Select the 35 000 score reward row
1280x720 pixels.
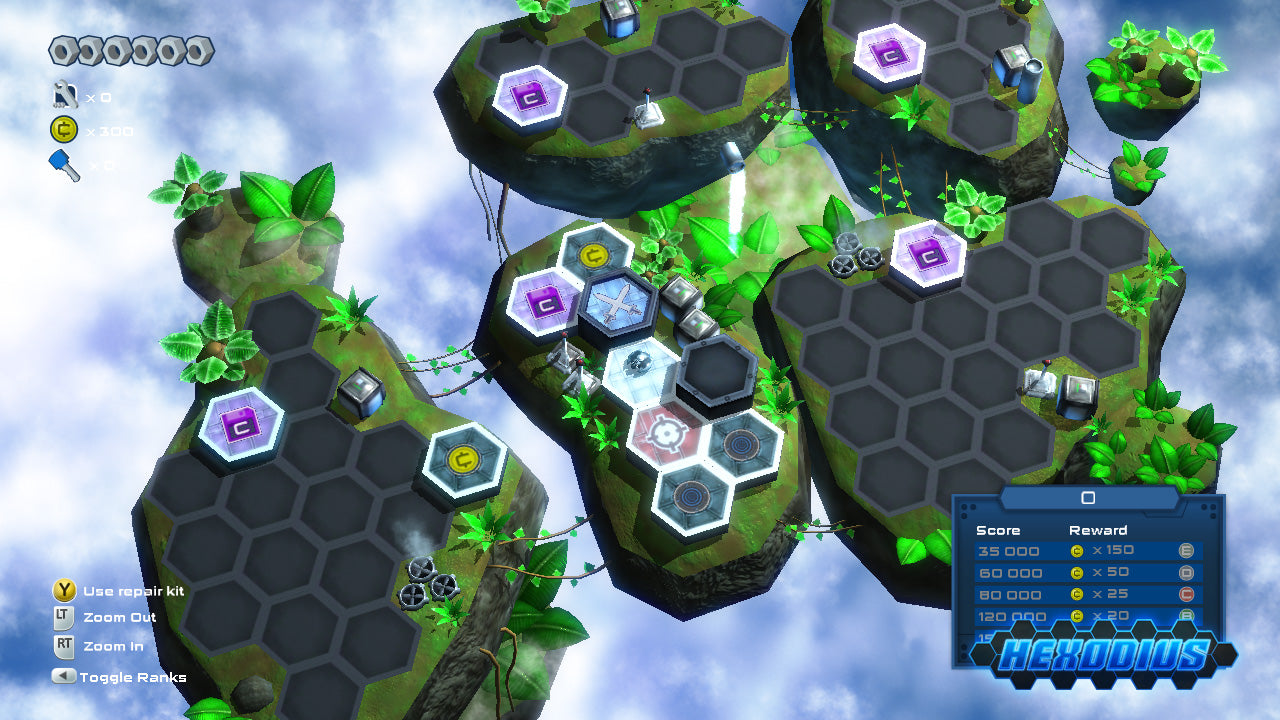click(1060, 551)
